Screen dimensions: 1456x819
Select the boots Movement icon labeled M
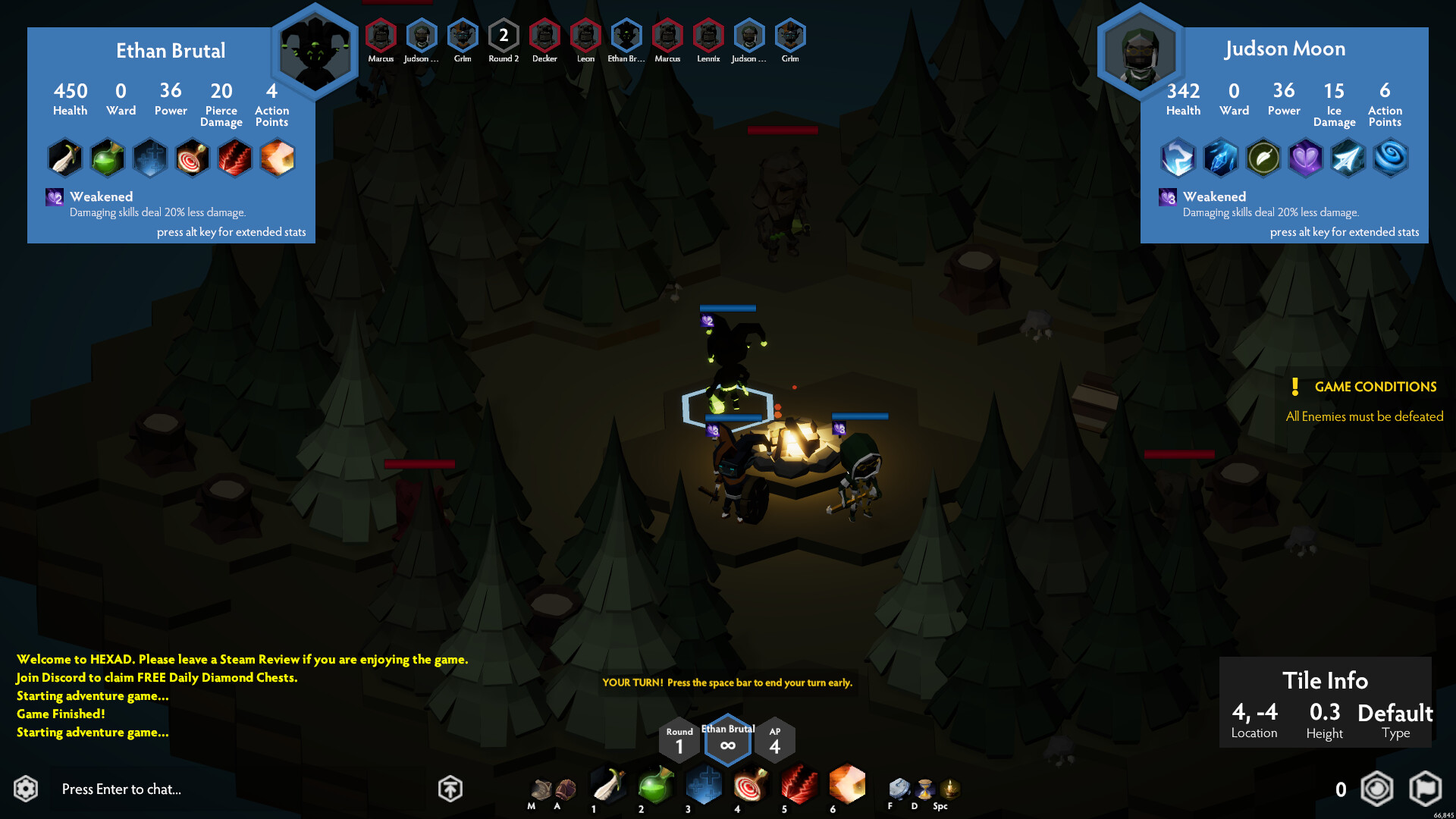click(x=541, y=789)
